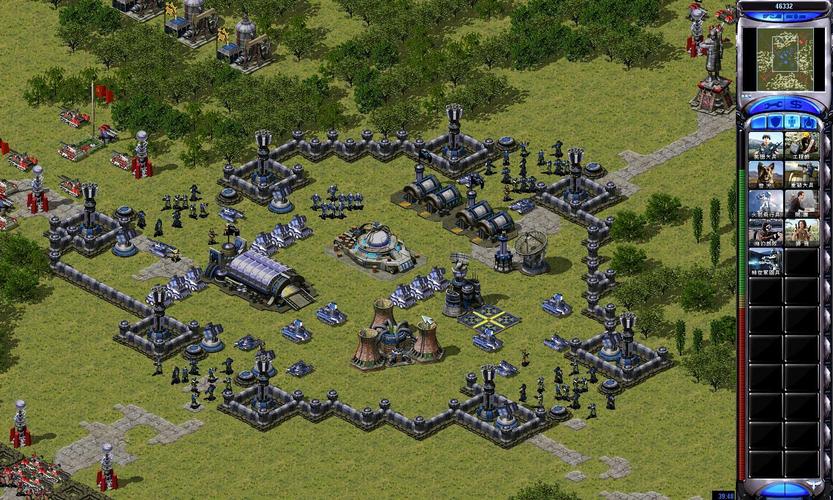The image size is (833, 500).
Task: Train an Attack Dog unit
Action: [765, 175]
